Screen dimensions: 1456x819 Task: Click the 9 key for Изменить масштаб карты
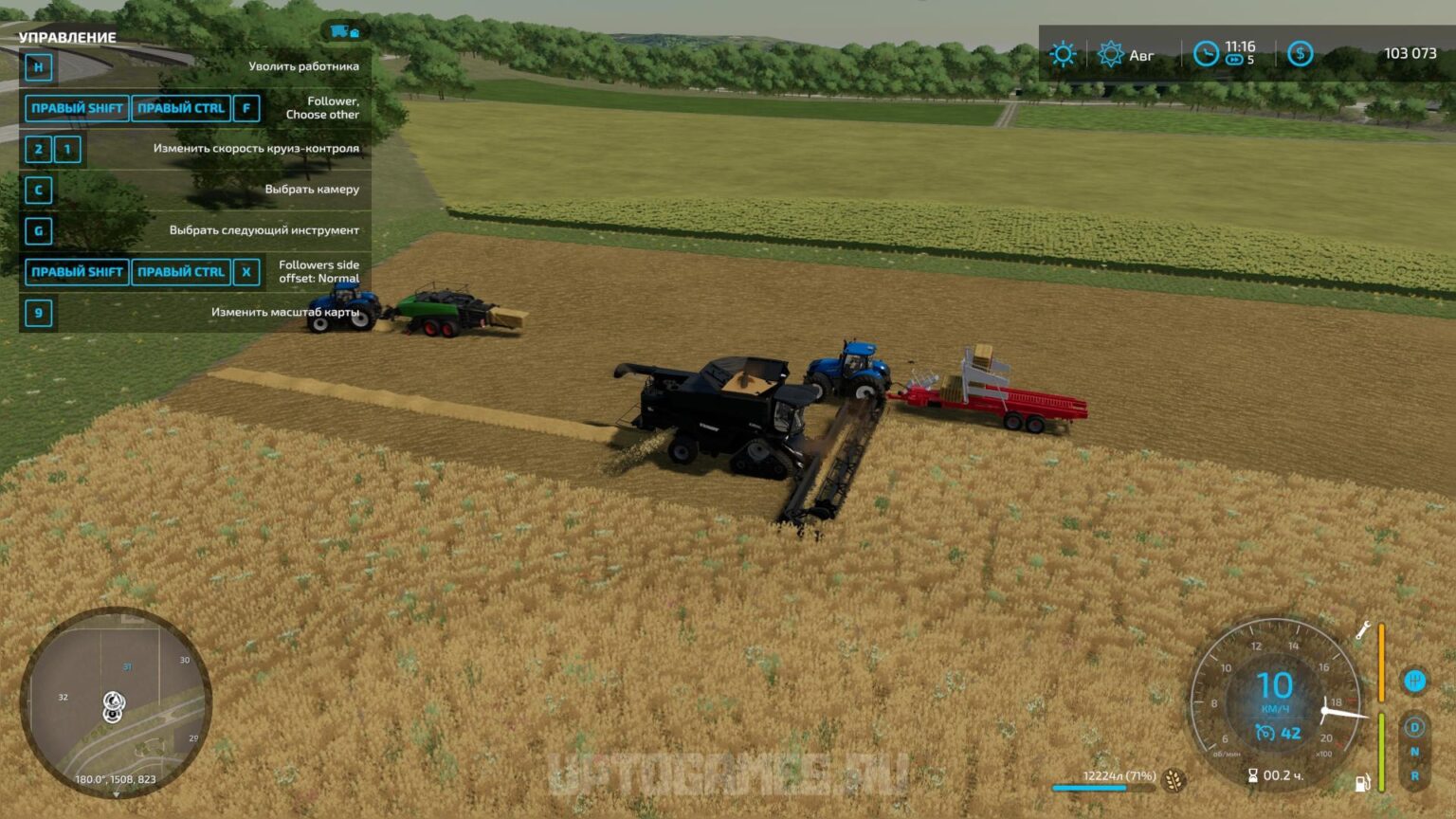pos(37,313)
